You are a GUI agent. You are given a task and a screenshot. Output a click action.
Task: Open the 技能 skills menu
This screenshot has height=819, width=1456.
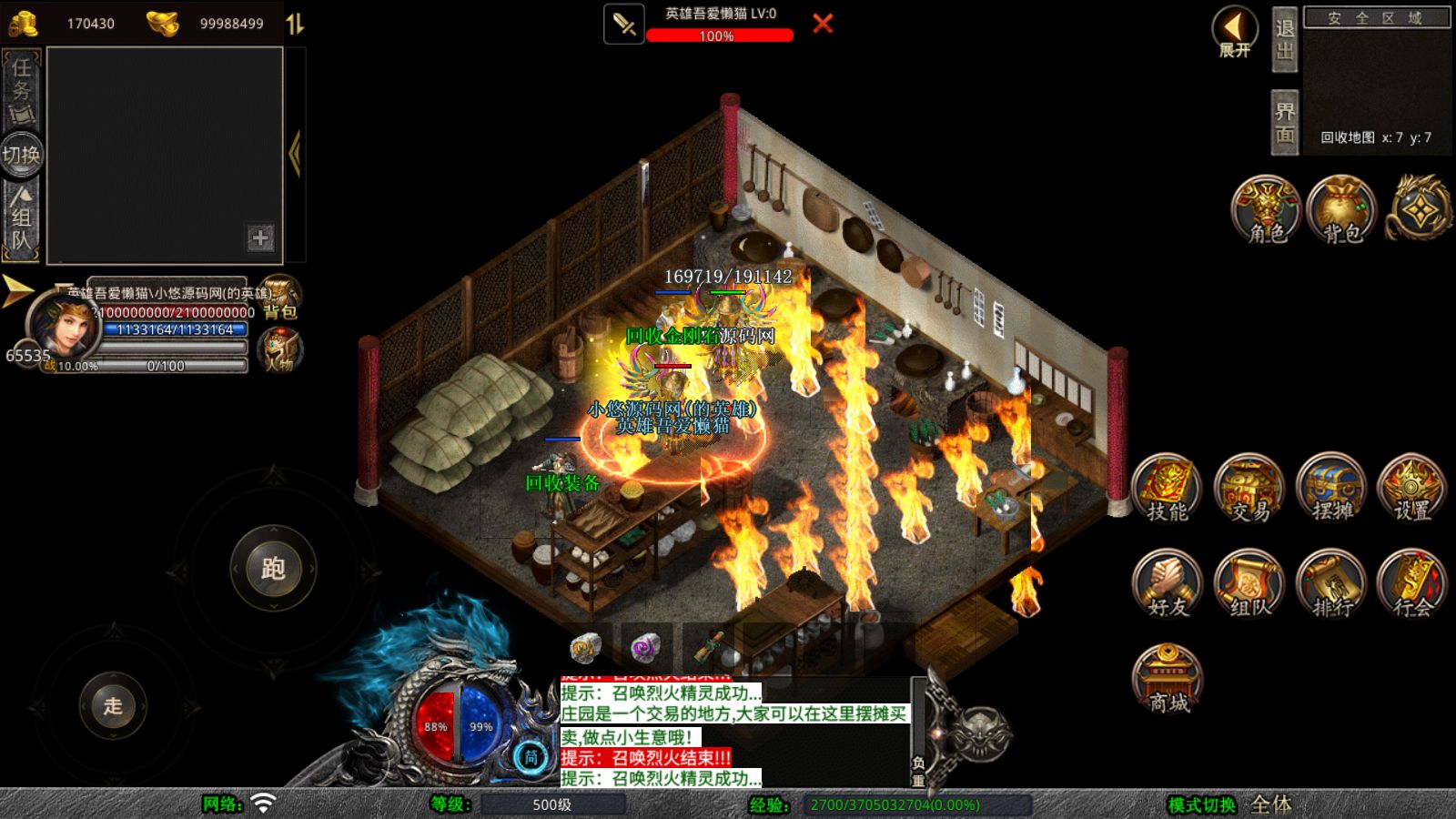[1167, 489]
